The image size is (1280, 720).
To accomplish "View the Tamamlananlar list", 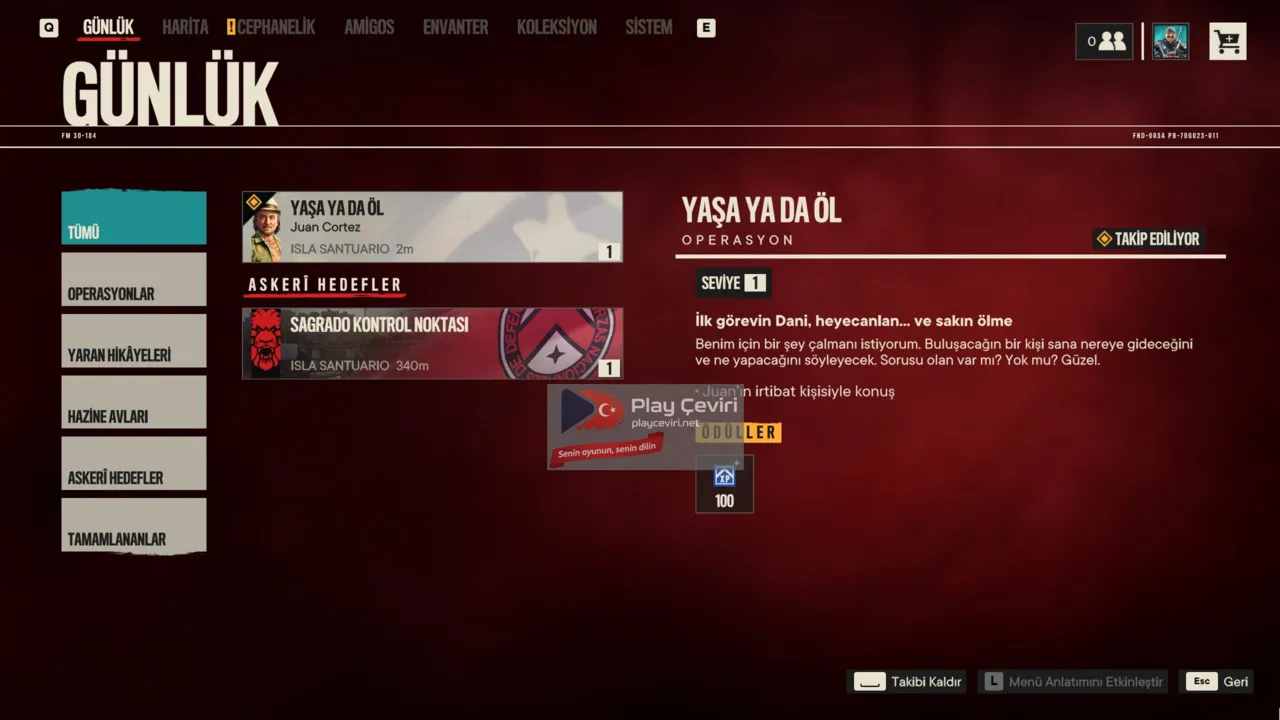I will pyautogui.click(x=134, y=525).
